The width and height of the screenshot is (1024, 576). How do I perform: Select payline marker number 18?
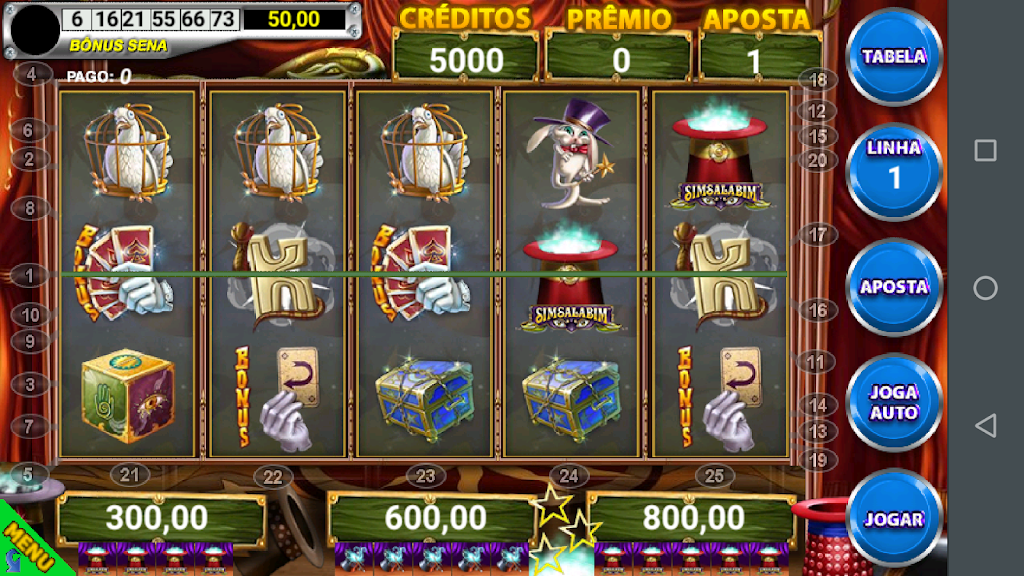coord(819,80)
